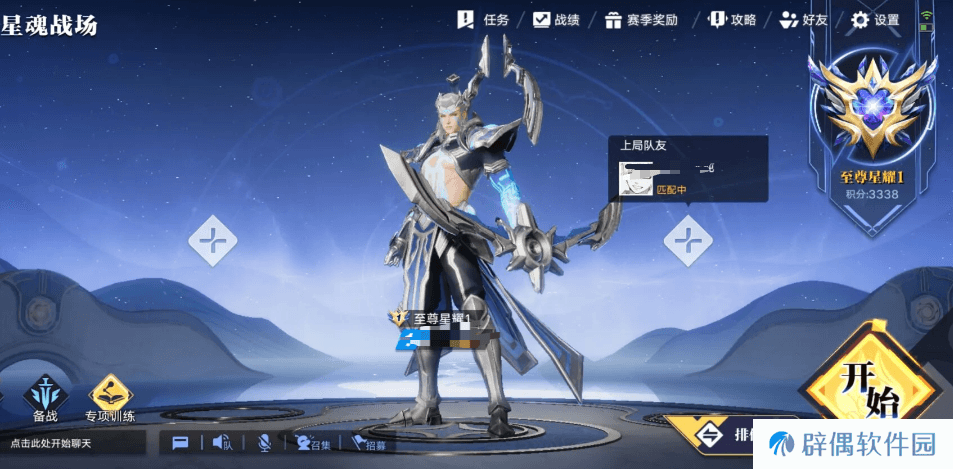Add teammate in the empty slot right of the hero
The width and height of the screenshot is (953, 469).
tap(688, 240)
